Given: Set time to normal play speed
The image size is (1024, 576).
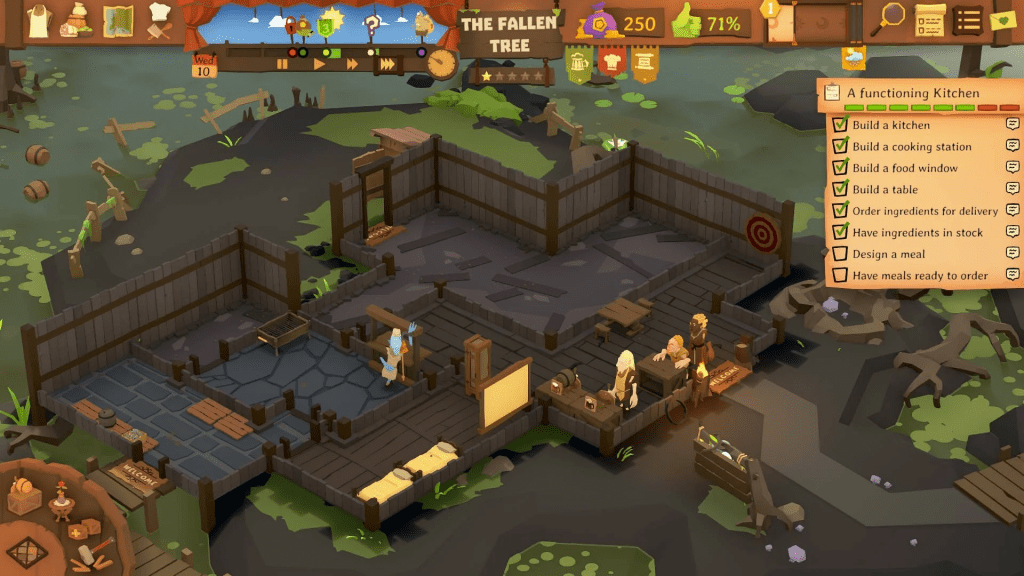Looking at the screenshot, I should [x=320, y=63].
